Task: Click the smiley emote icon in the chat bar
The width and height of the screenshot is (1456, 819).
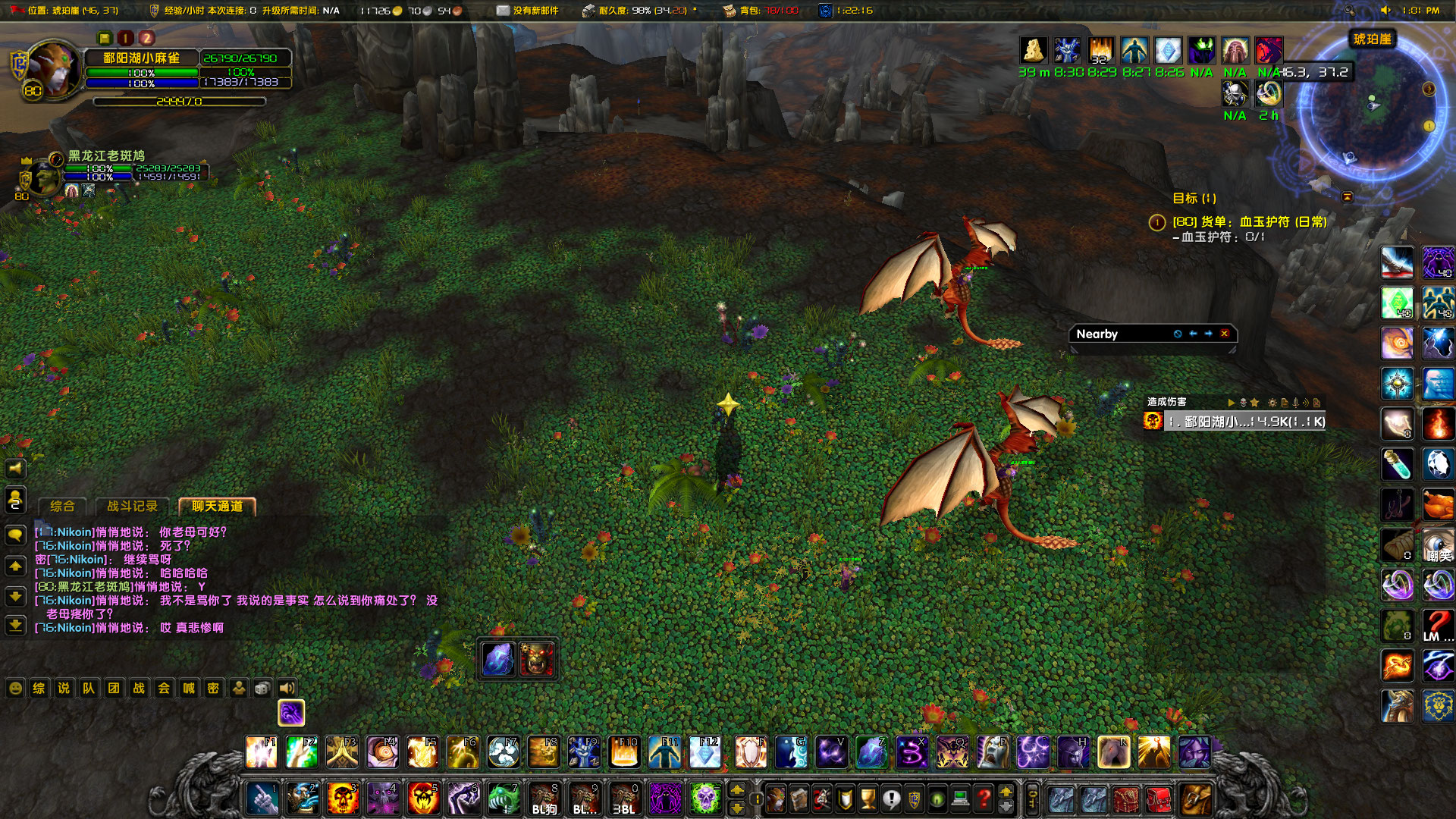Action: (x=14, y=689)
